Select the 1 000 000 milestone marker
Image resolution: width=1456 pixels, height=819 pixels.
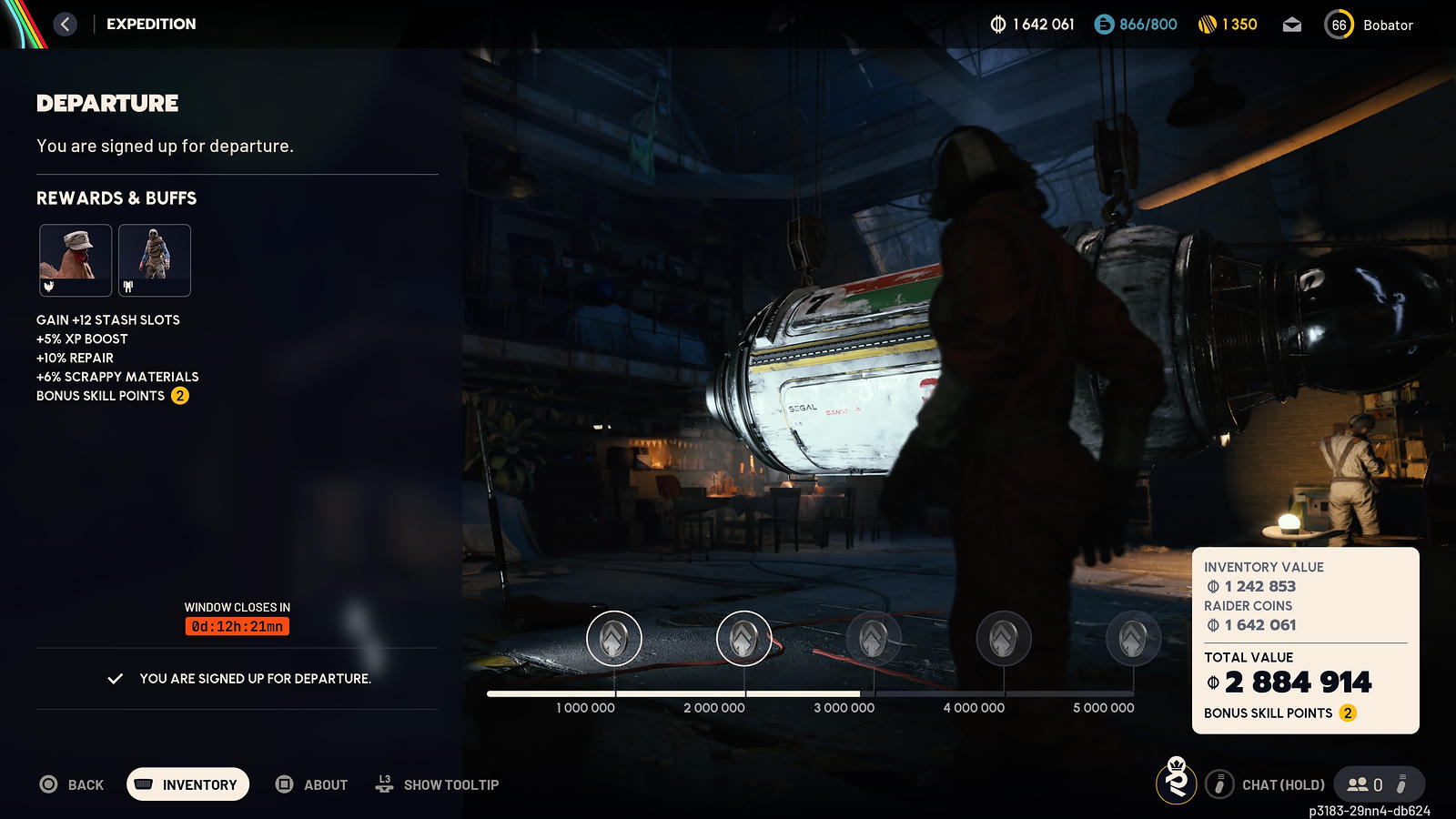click(614, 638)
